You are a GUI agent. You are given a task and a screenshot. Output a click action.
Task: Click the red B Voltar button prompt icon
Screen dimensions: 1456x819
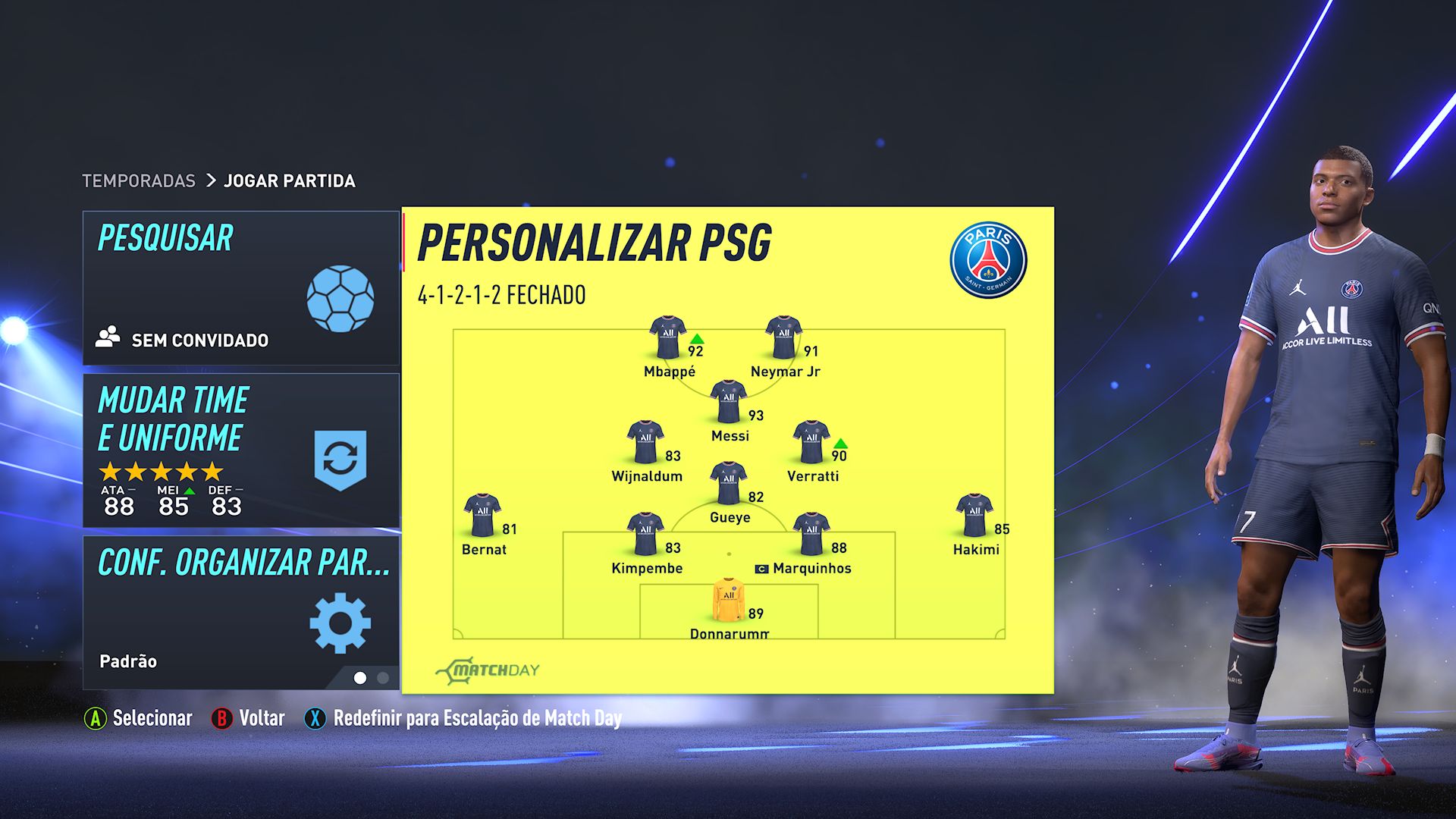[x=221, y=718]
